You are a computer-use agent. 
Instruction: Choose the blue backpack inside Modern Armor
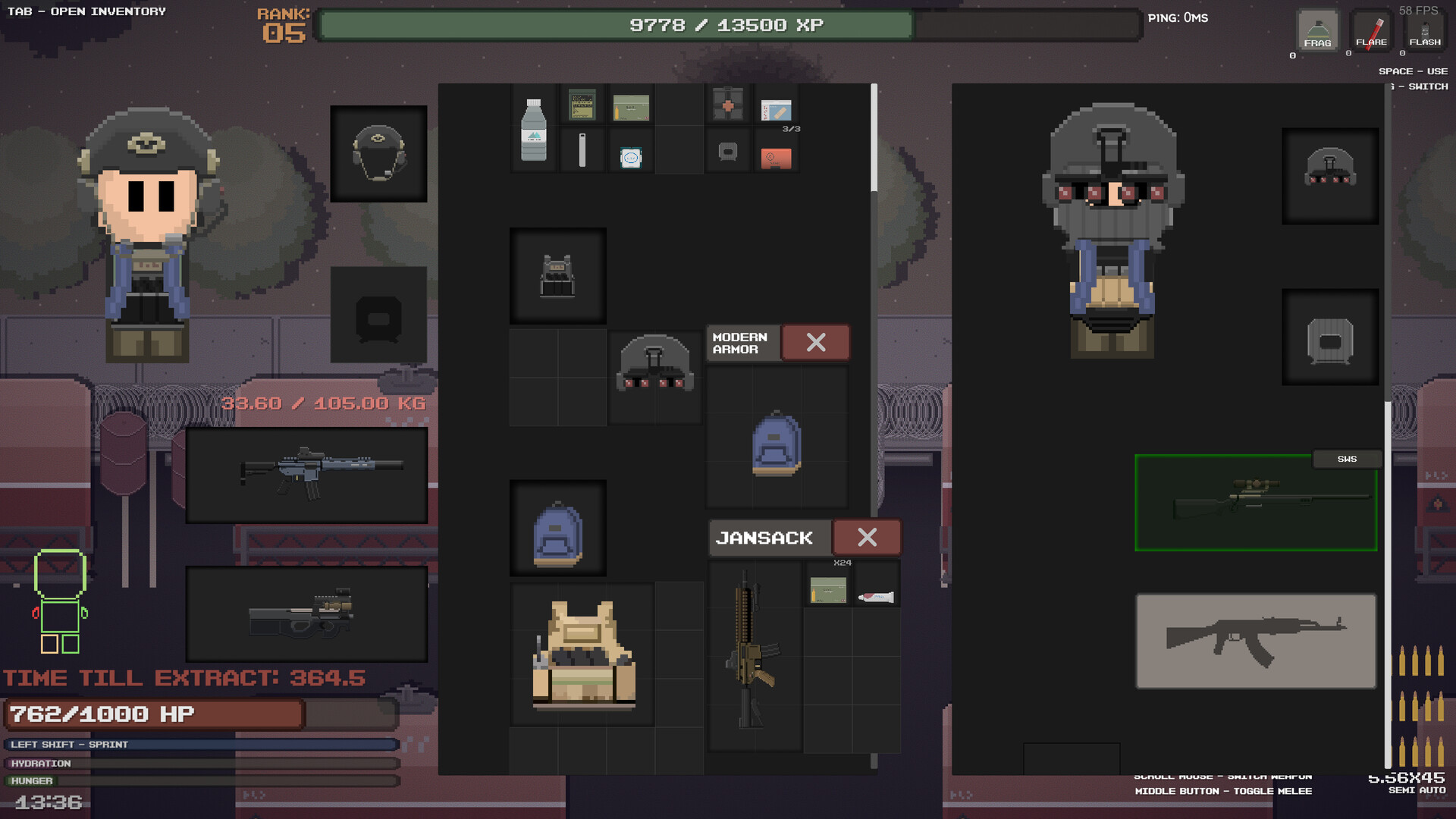click(x=777, y=444)
